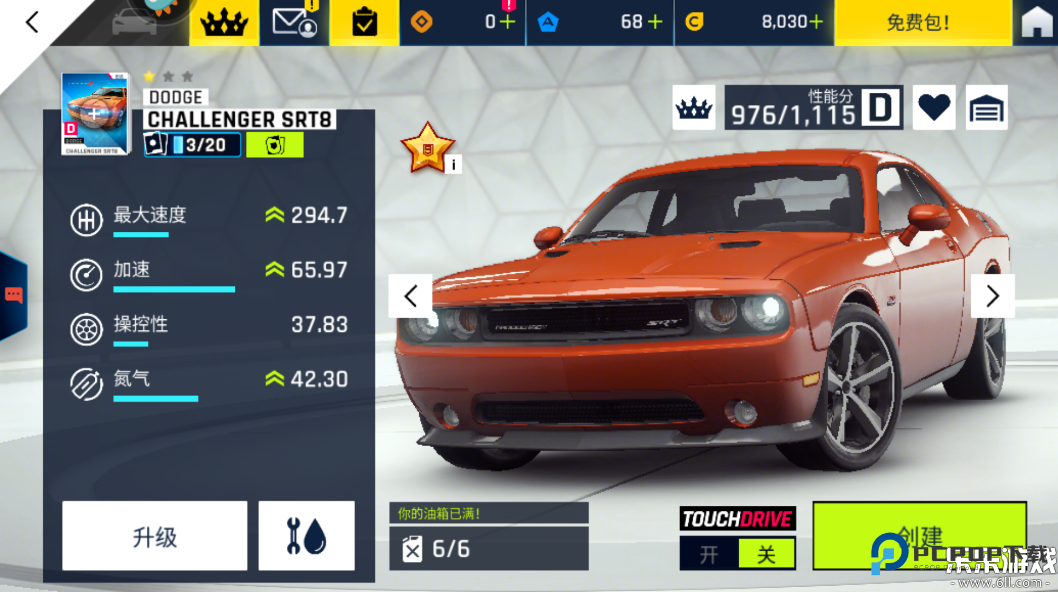The height and width of the screenshot is (592, 1058).
Task: Tap the 升级 upgrade button
Action: 154,537
